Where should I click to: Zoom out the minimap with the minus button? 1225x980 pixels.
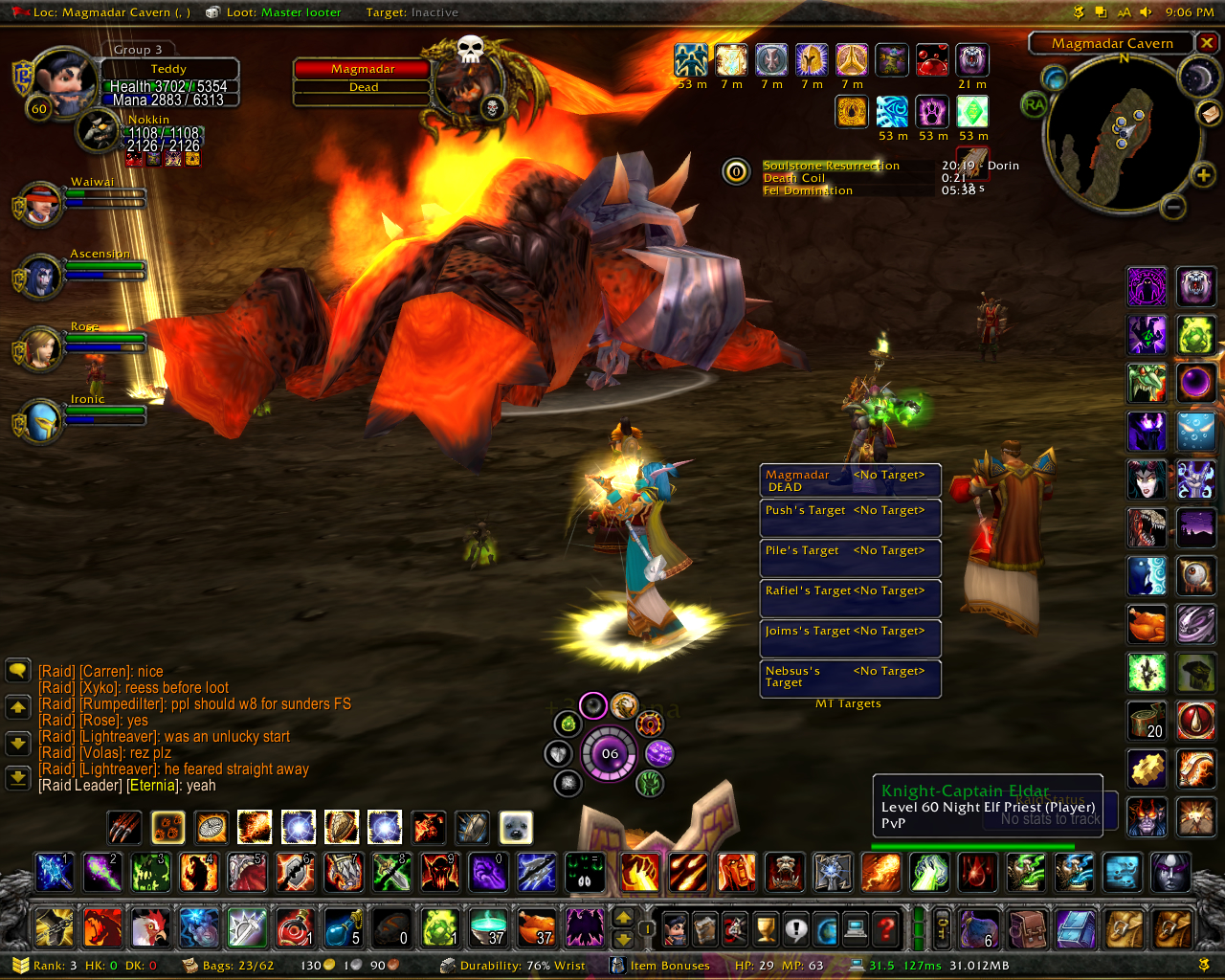coord(1174,206)
